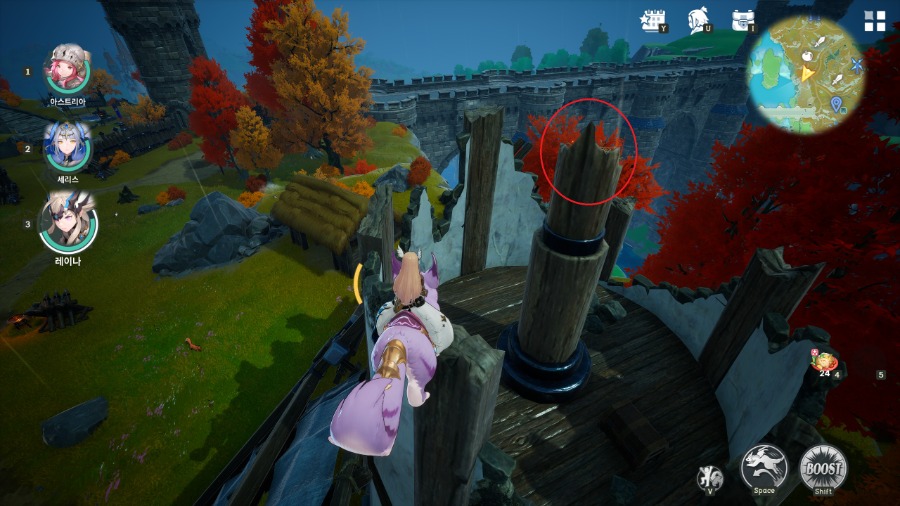Viewport: 900px width, 506px height.
Task: Open the character profile head icon
Action: pyautogui.click(x=698, y=20)
